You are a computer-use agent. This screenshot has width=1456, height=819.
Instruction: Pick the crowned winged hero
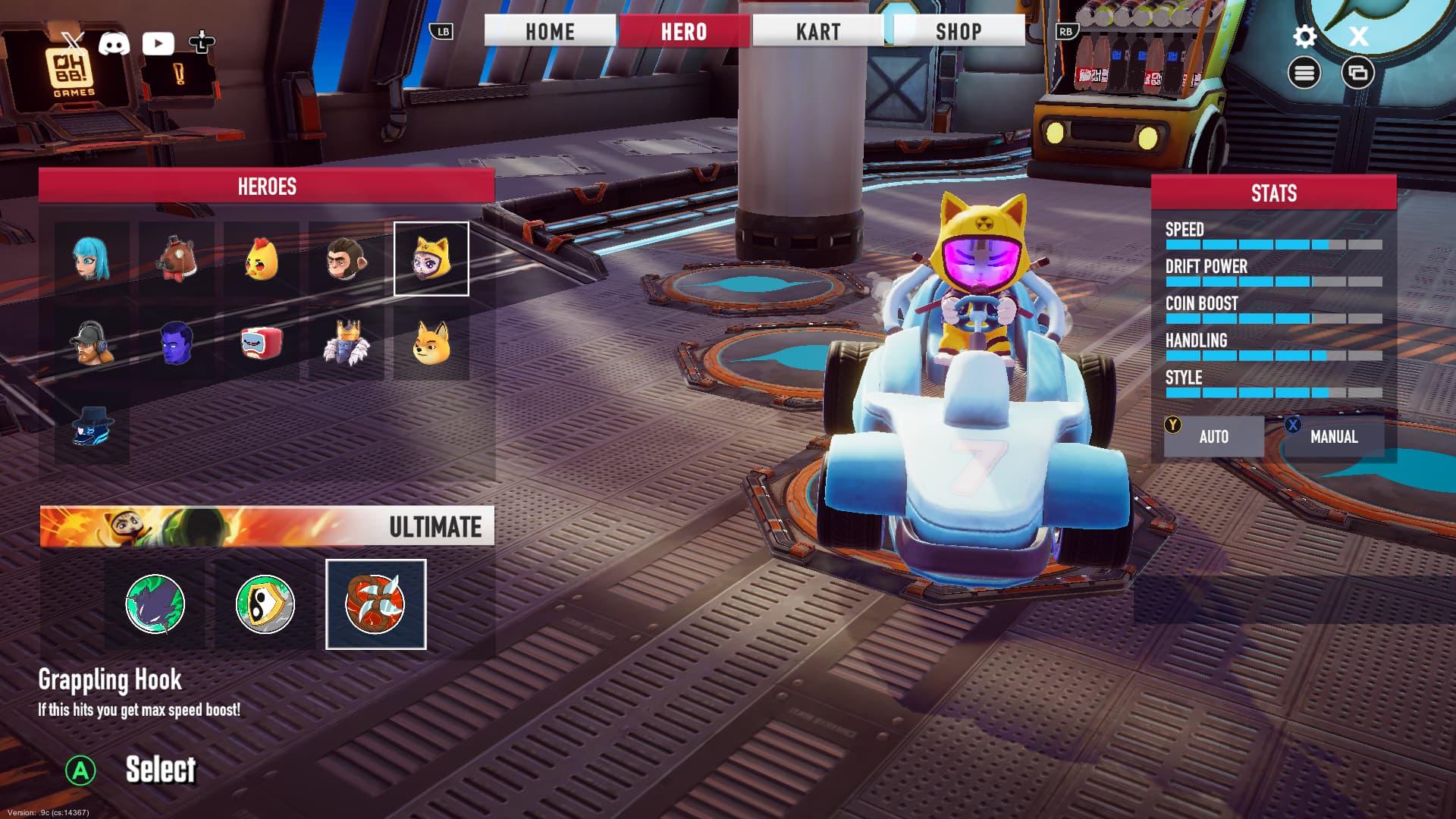click(x=347, y=343)
